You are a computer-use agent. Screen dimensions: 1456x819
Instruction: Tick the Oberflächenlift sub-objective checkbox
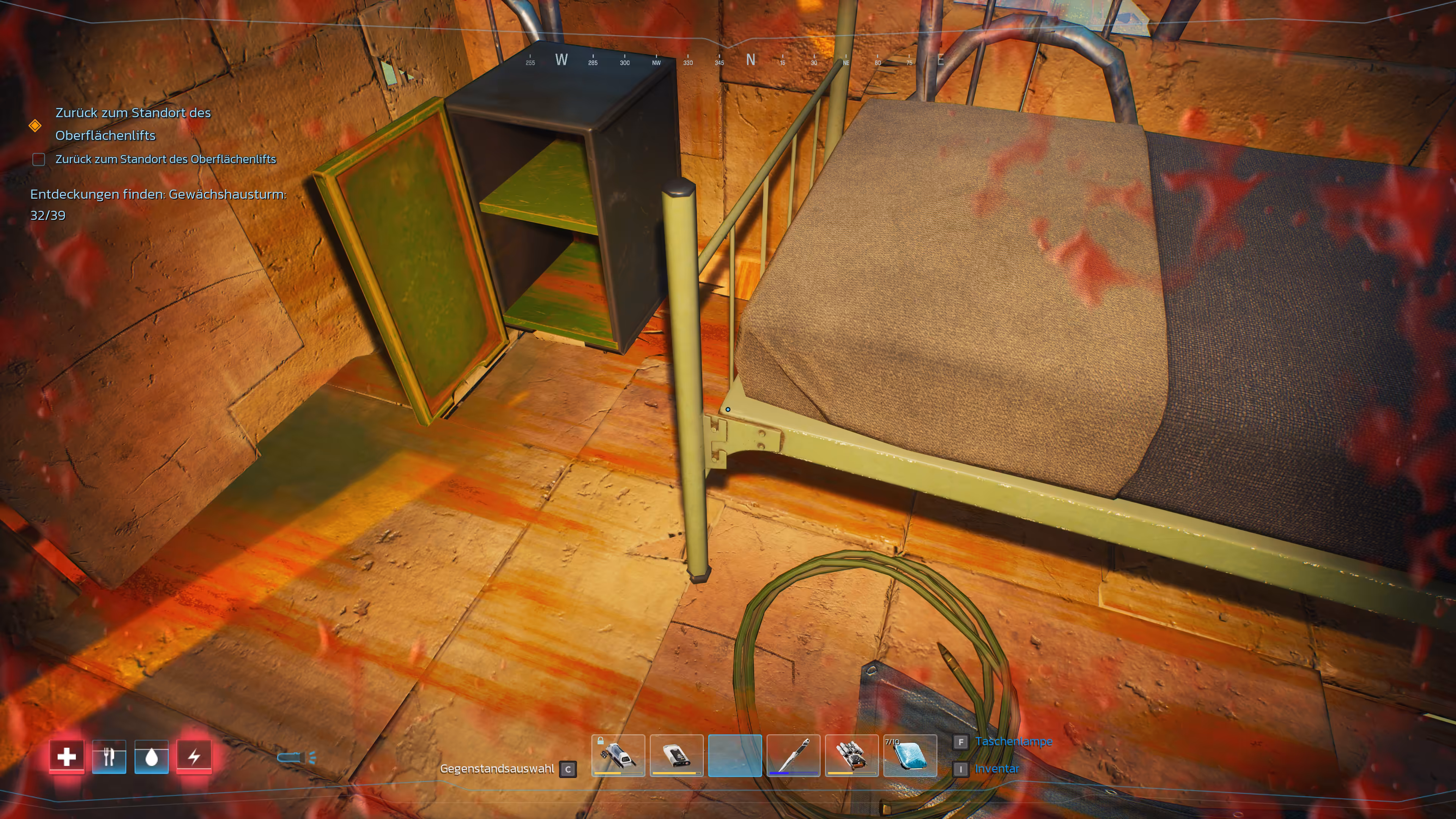[39, 159]
